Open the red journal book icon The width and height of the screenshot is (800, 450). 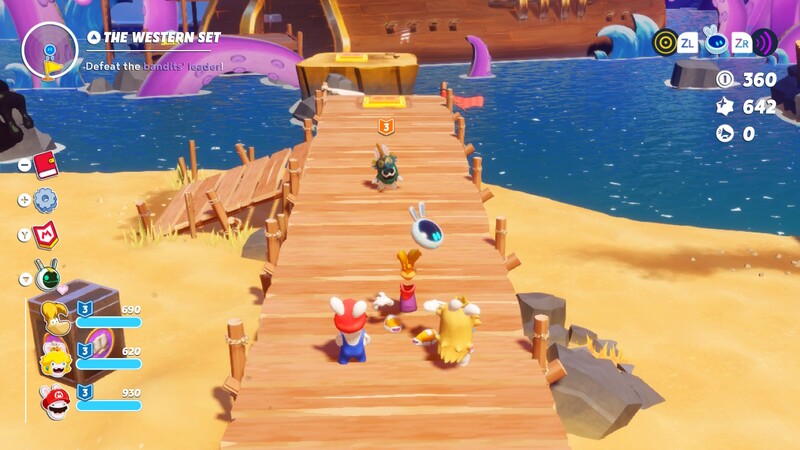pyautogui.click(x=45, y=164)
